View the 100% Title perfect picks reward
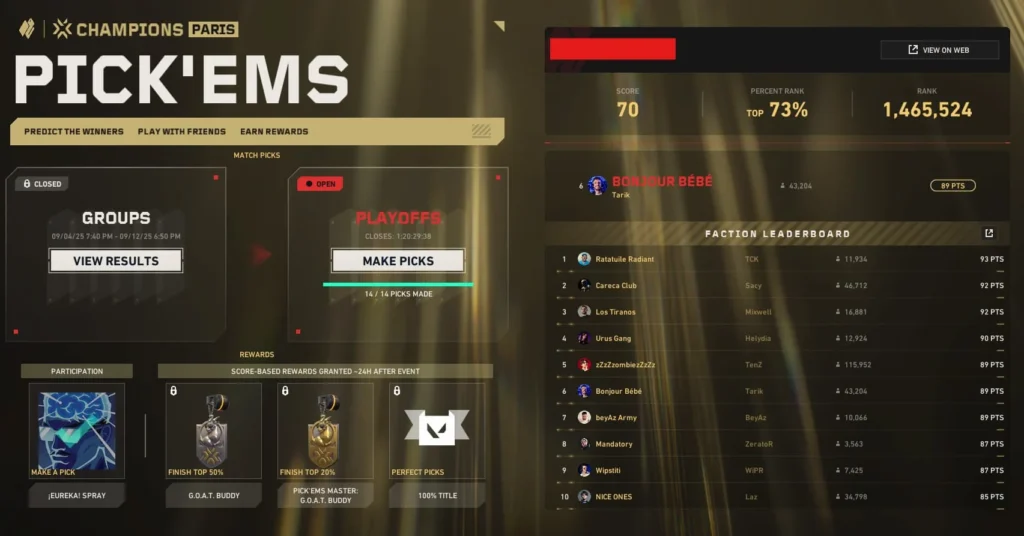1024x536 pixels. click(x=437, y=430)
